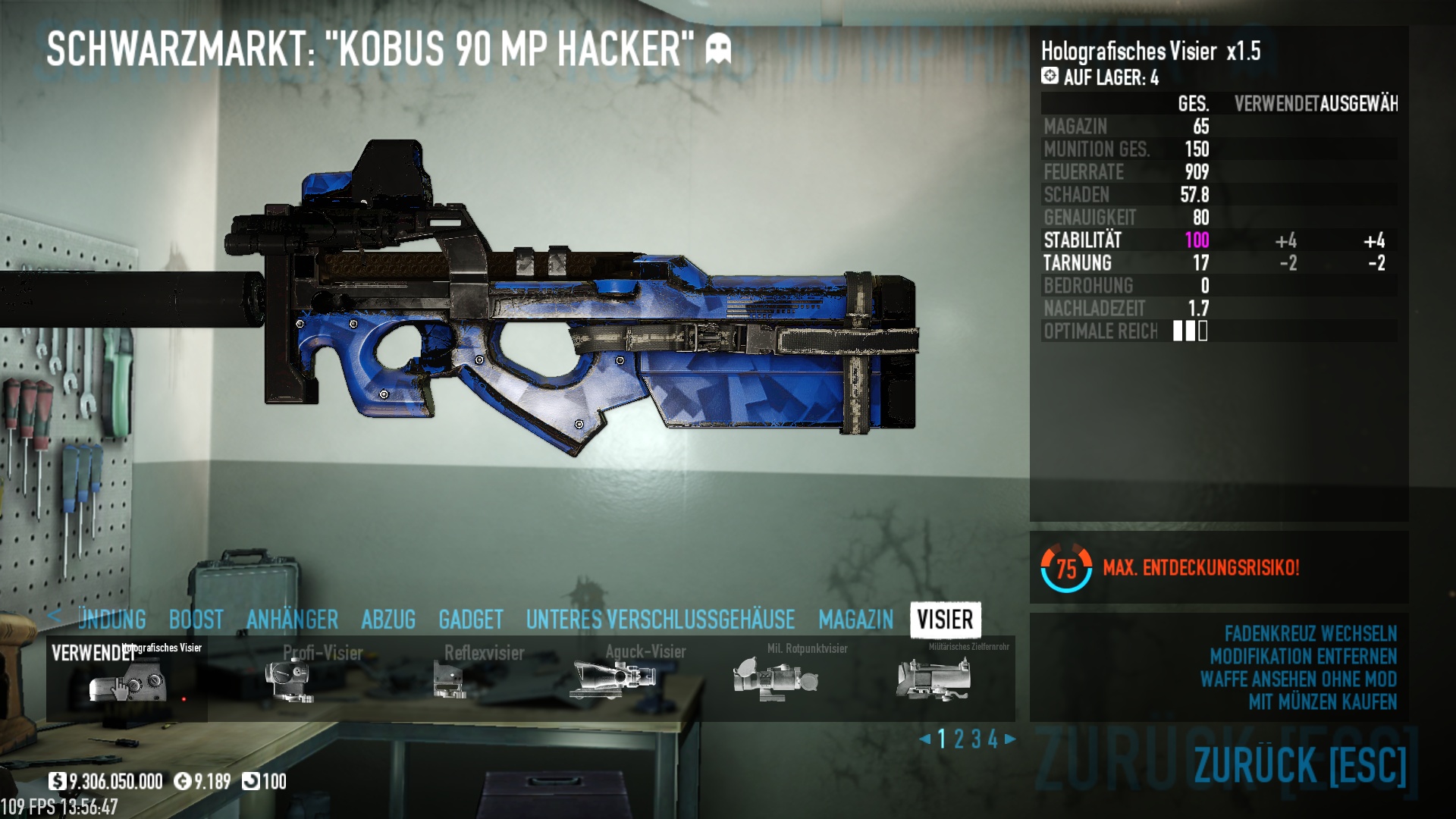Screen dimensions: 1456x819
Task: Select the Visier tab
Action: tap(945, 620)
